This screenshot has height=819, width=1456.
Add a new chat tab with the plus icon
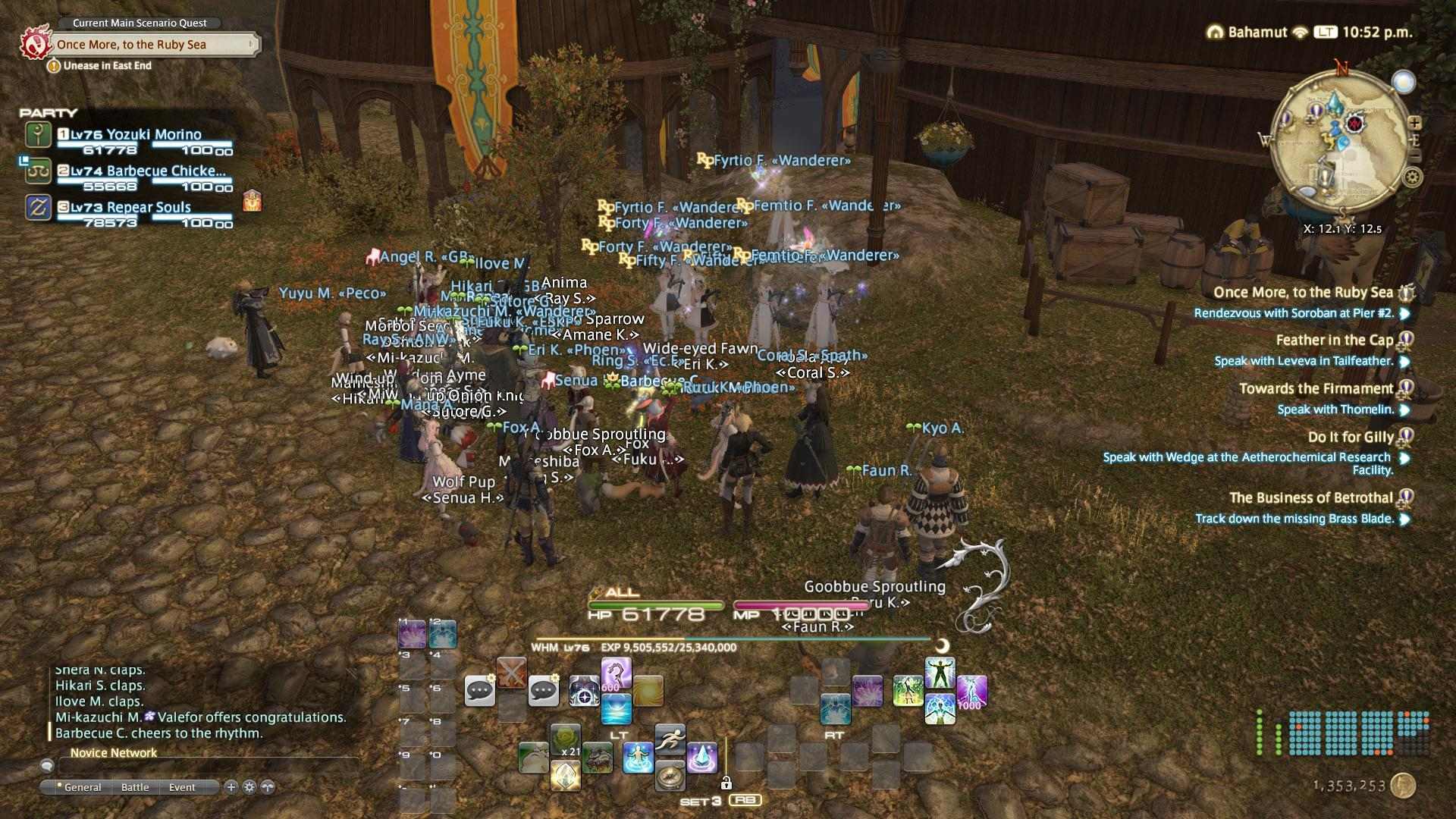pos(231,787)
